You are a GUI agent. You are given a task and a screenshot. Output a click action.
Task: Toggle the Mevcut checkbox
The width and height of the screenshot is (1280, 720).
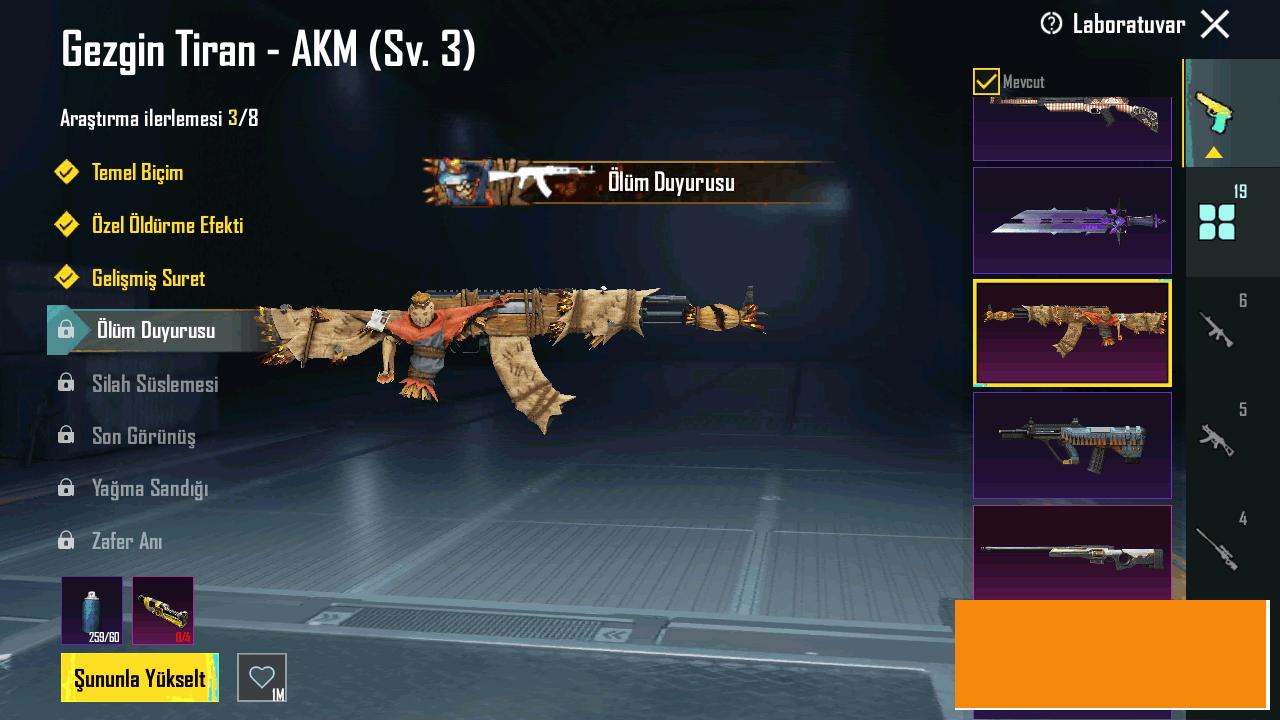986,82
